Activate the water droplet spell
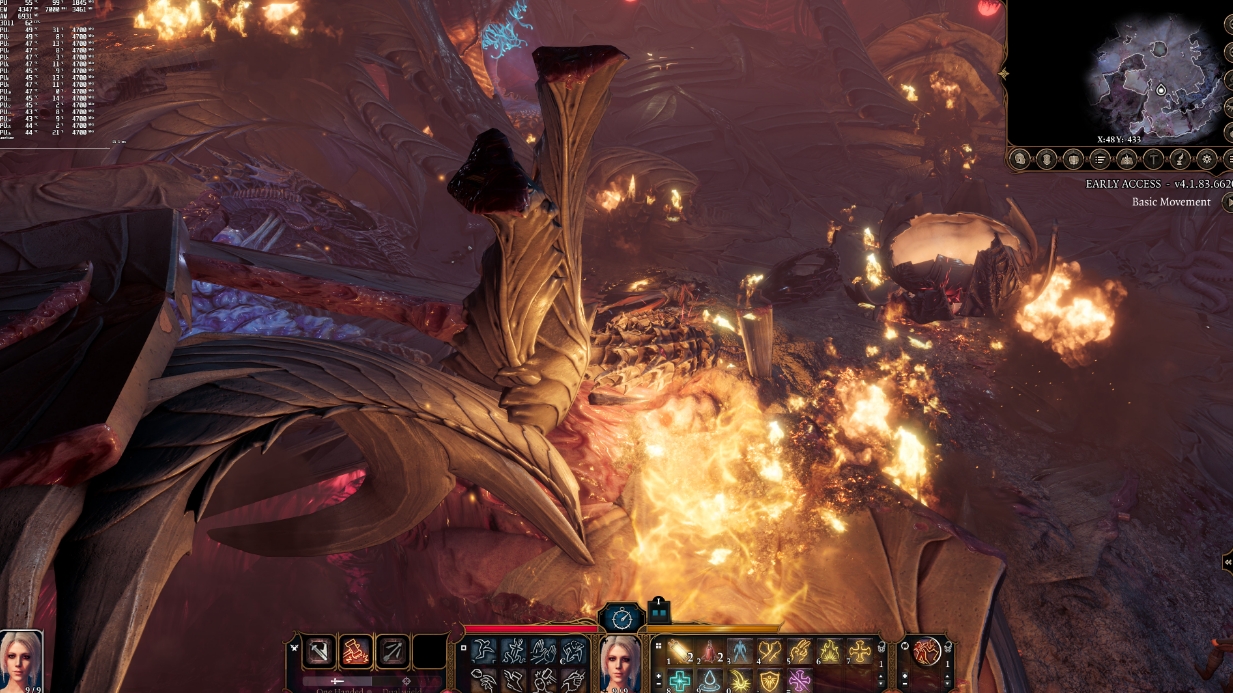This screenshot has width=1233, height=693. click(710, 682)
